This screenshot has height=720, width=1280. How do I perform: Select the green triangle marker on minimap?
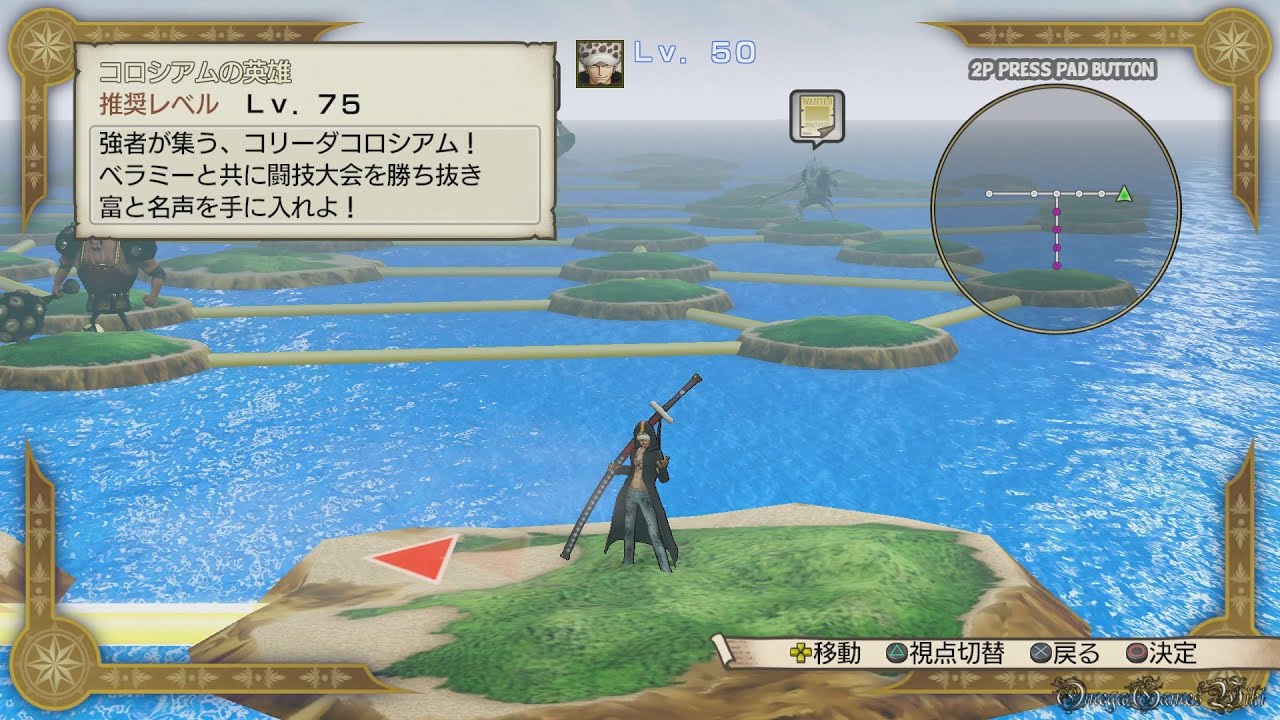click(x=1124, y=193)
